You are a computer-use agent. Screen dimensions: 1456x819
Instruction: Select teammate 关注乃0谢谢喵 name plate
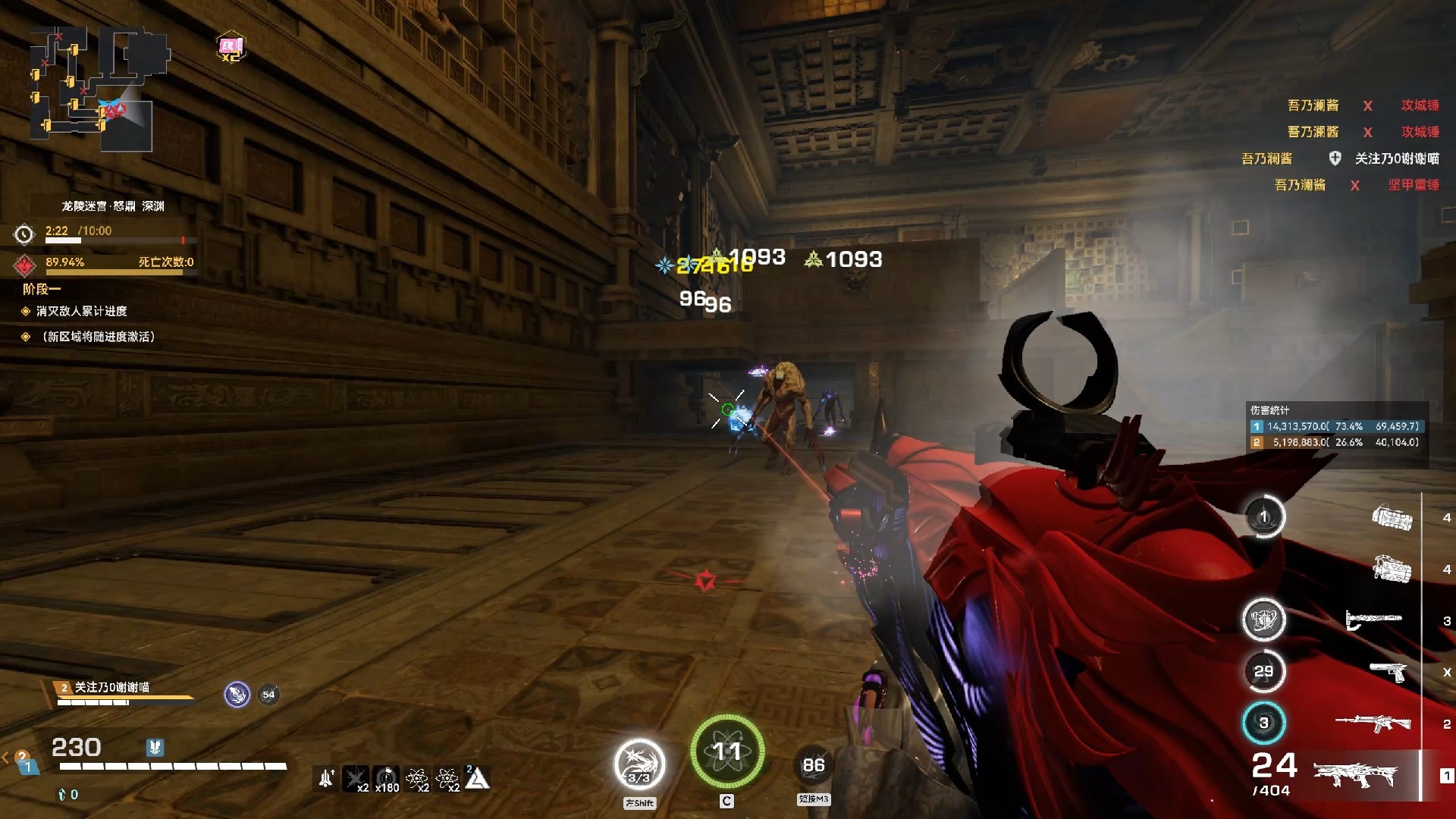click(x=111, y=687)
